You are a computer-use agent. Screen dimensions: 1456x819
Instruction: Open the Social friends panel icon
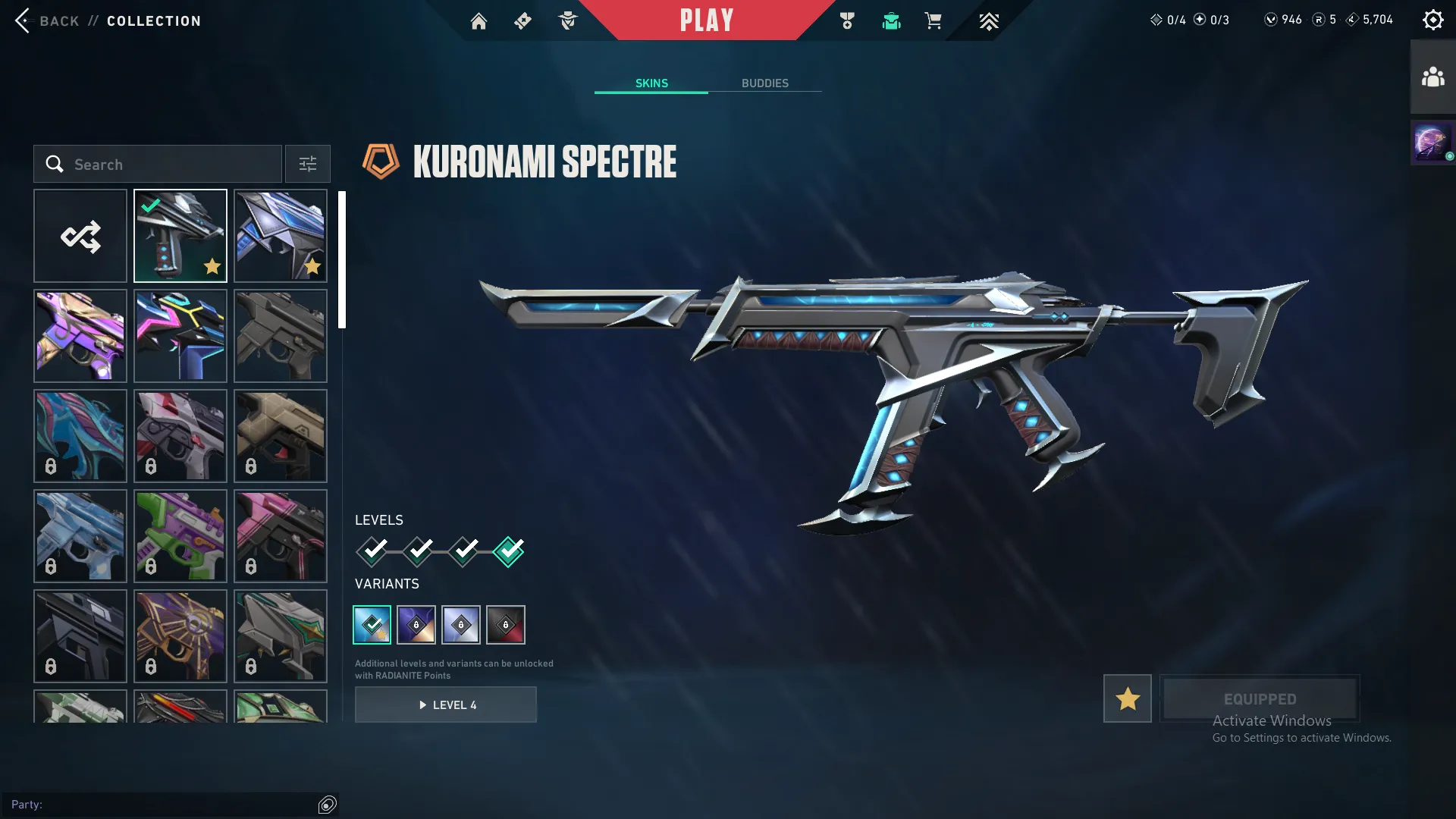click(x=1432, y=75)
